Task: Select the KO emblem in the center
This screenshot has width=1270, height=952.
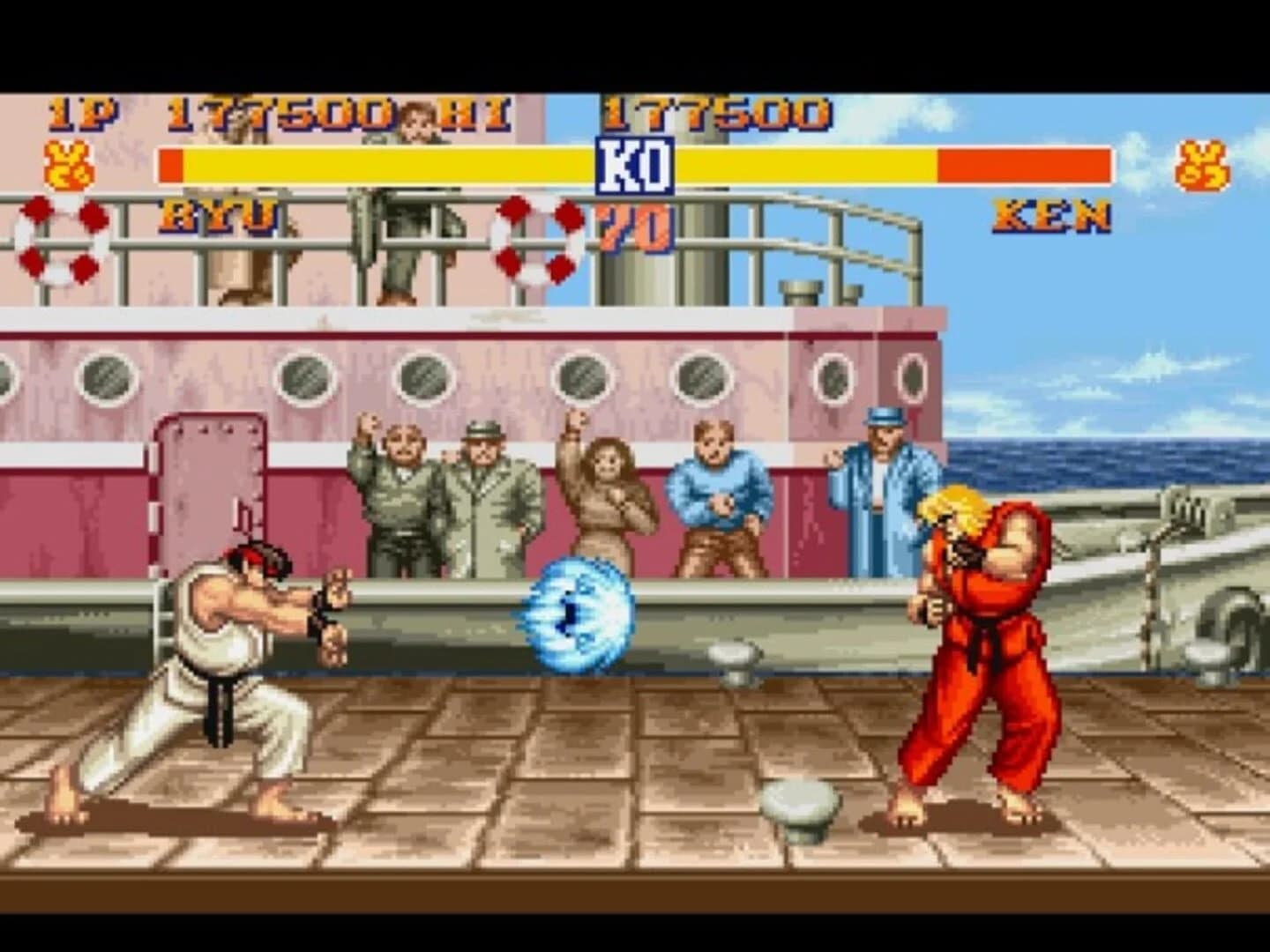Action: tap(634, 165)
